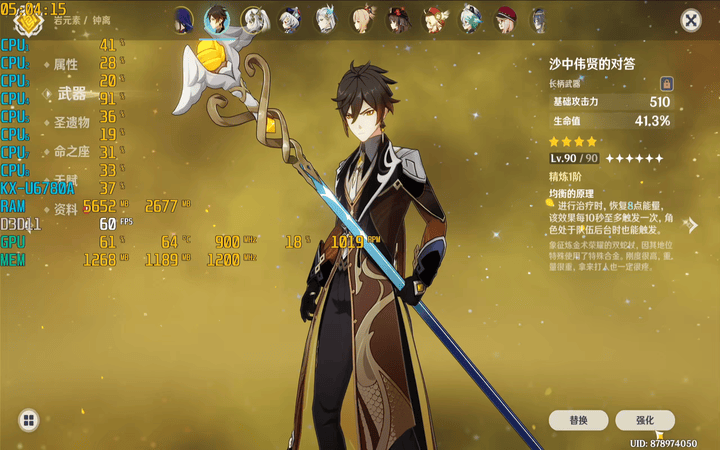The image size is (720, 450).
Task: Select Zhongli's portrait in the character row
Action: tap(217, 19)
